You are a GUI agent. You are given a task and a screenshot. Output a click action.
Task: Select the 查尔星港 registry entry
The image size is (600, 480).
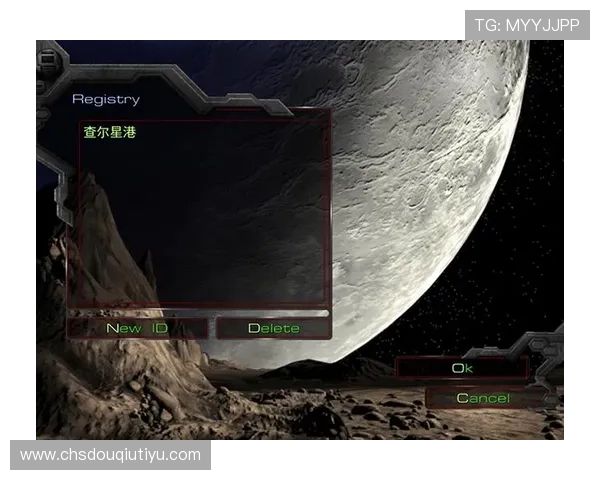[x=110, y=132]
